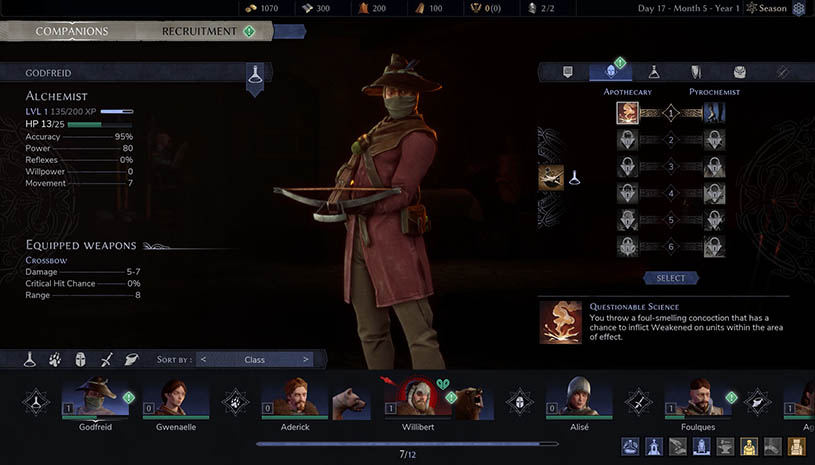
Task: Cycle sort option to the next with right arrow
Action: (306, 359)
